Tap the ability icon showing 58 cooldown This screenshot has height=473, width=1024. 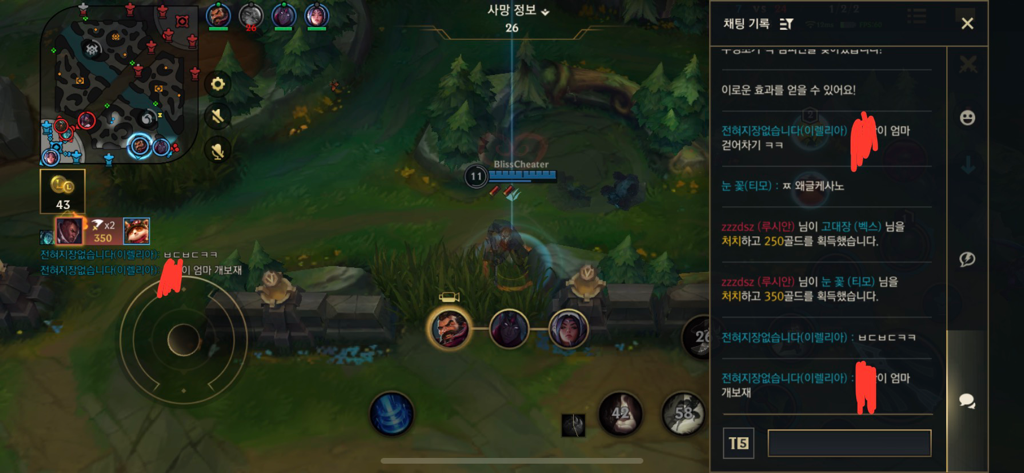[x=684, y=413]
